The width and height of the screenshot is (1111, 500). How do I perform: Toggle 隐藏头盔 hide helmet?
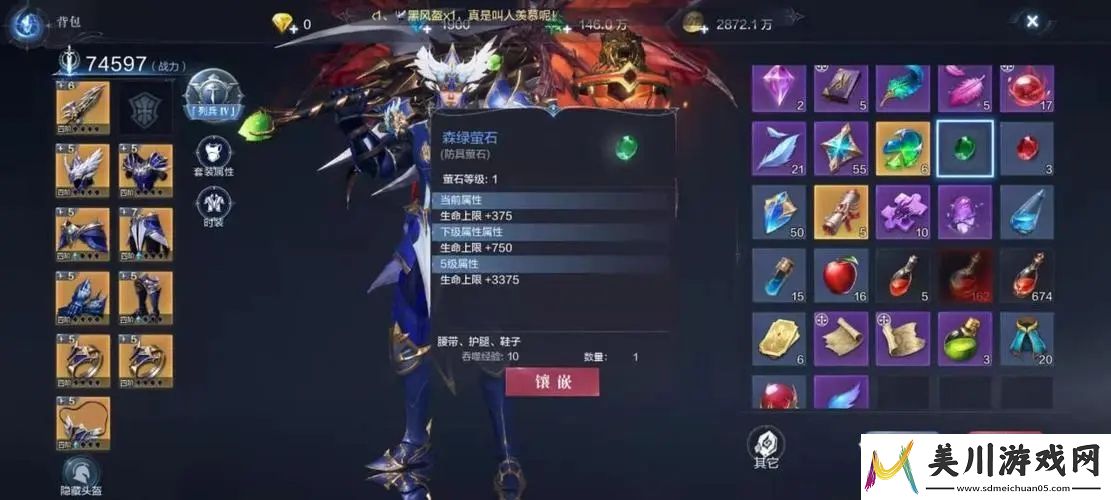[82, 476]
